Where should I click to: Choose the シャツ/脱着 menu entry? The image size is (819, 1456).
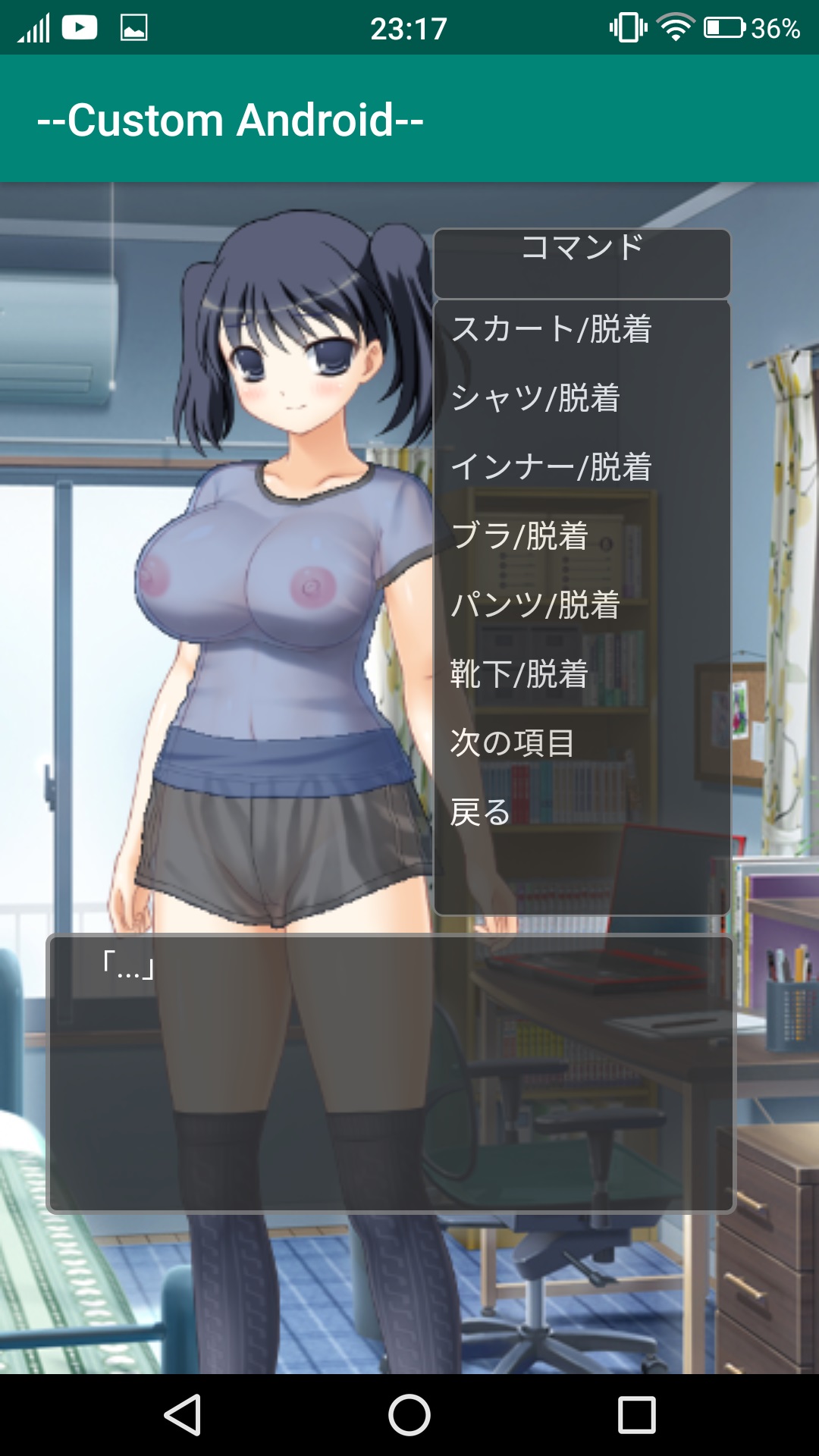click(x=535, y=398)
